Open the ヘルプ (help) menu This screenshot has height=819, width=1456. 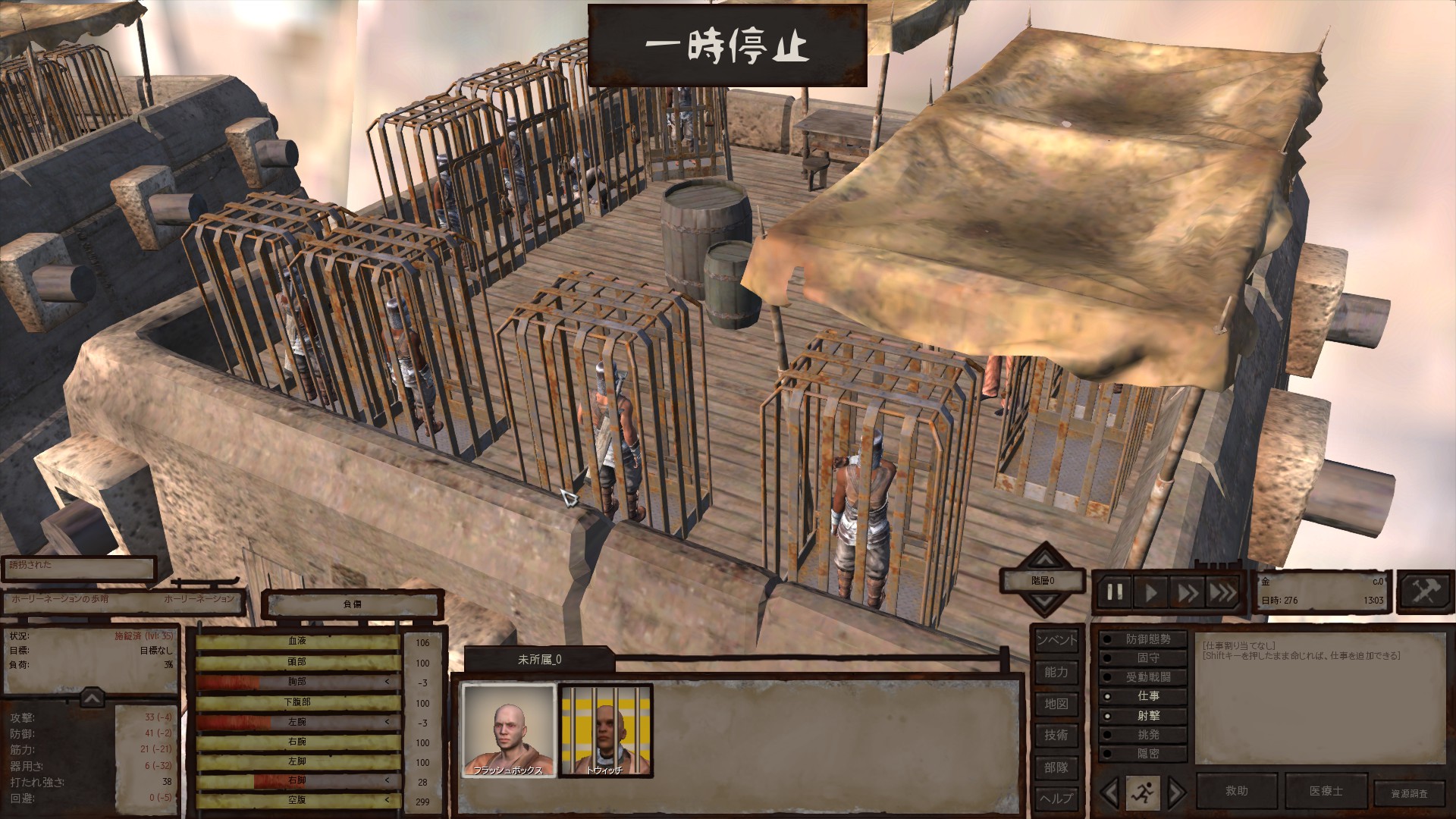(x=1056, y=798)
